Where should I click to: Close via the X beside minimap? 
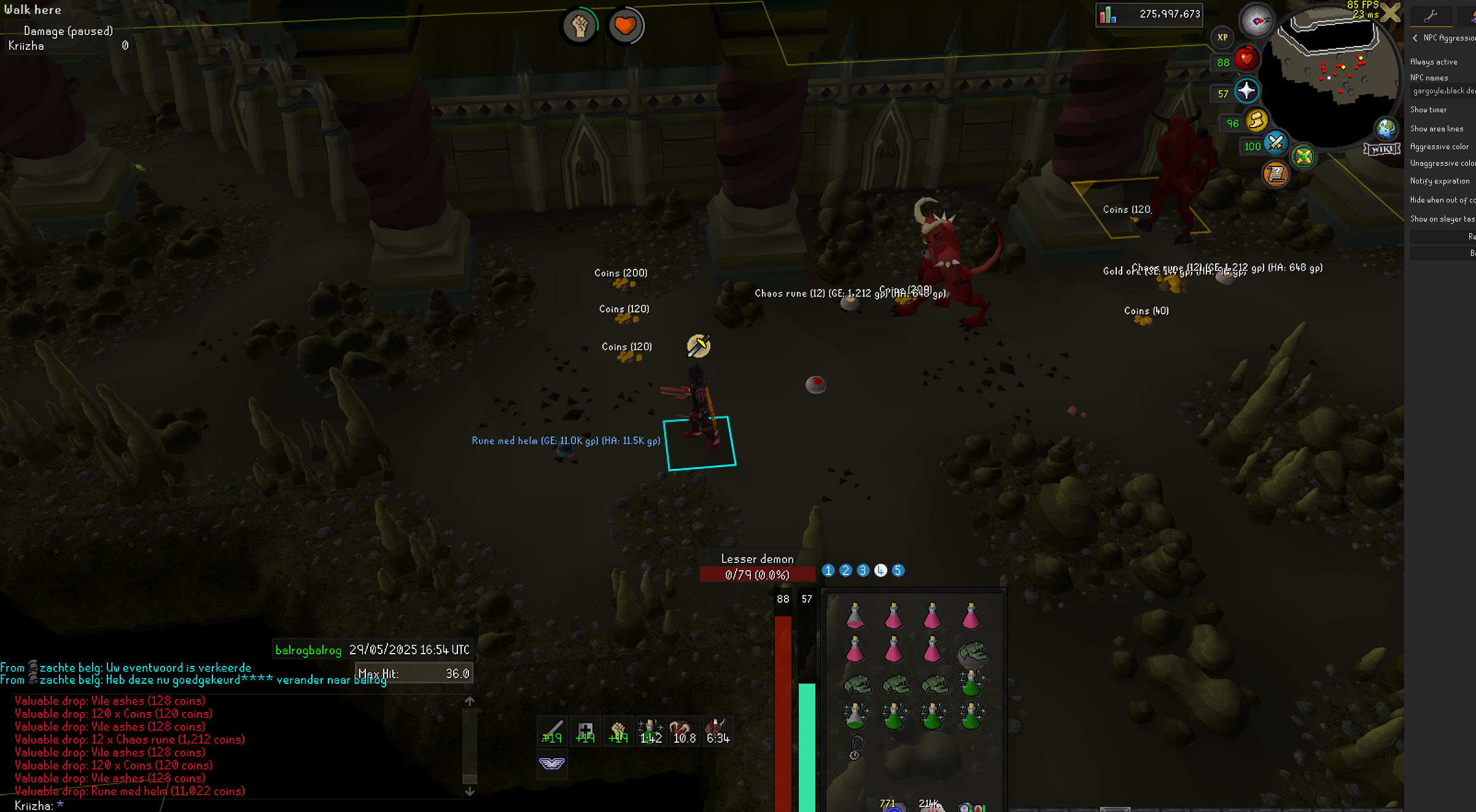coord(1391,12)
